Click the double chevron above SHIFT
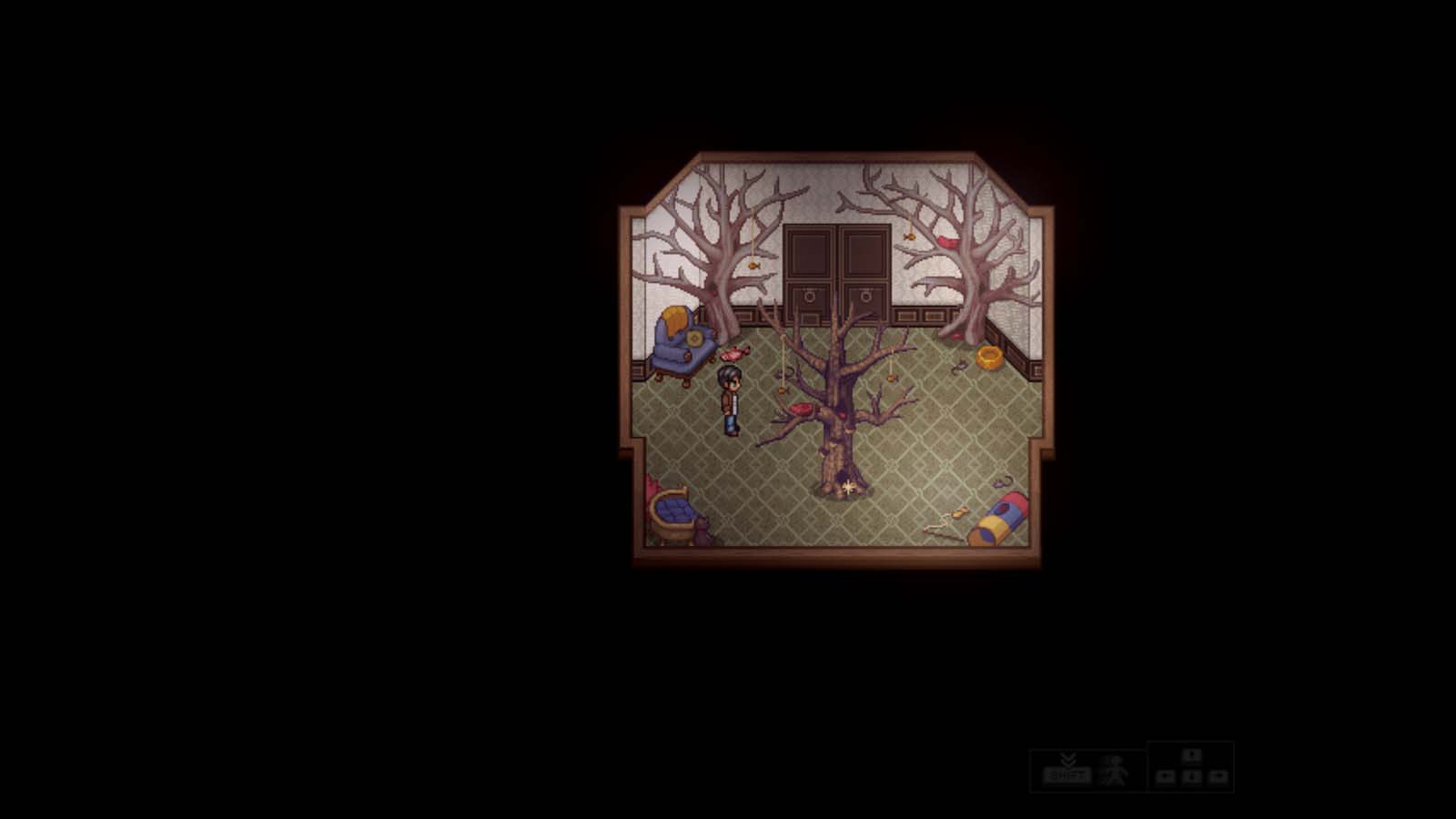This screenshot has height=819, width=1456. (1068, 759)
